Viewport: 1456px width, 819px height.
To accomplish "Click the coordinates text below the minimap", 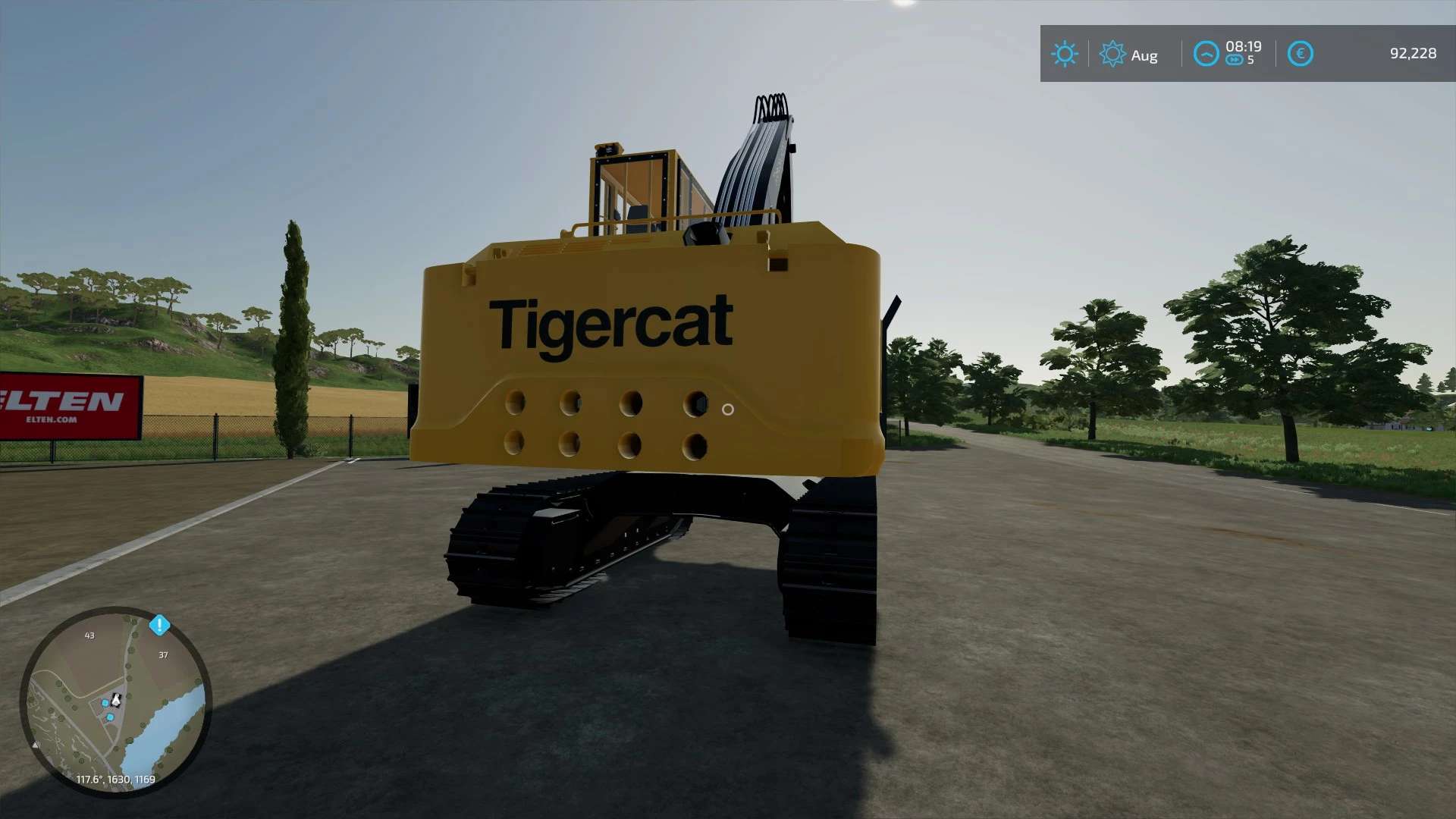I will tap(115, 778).
